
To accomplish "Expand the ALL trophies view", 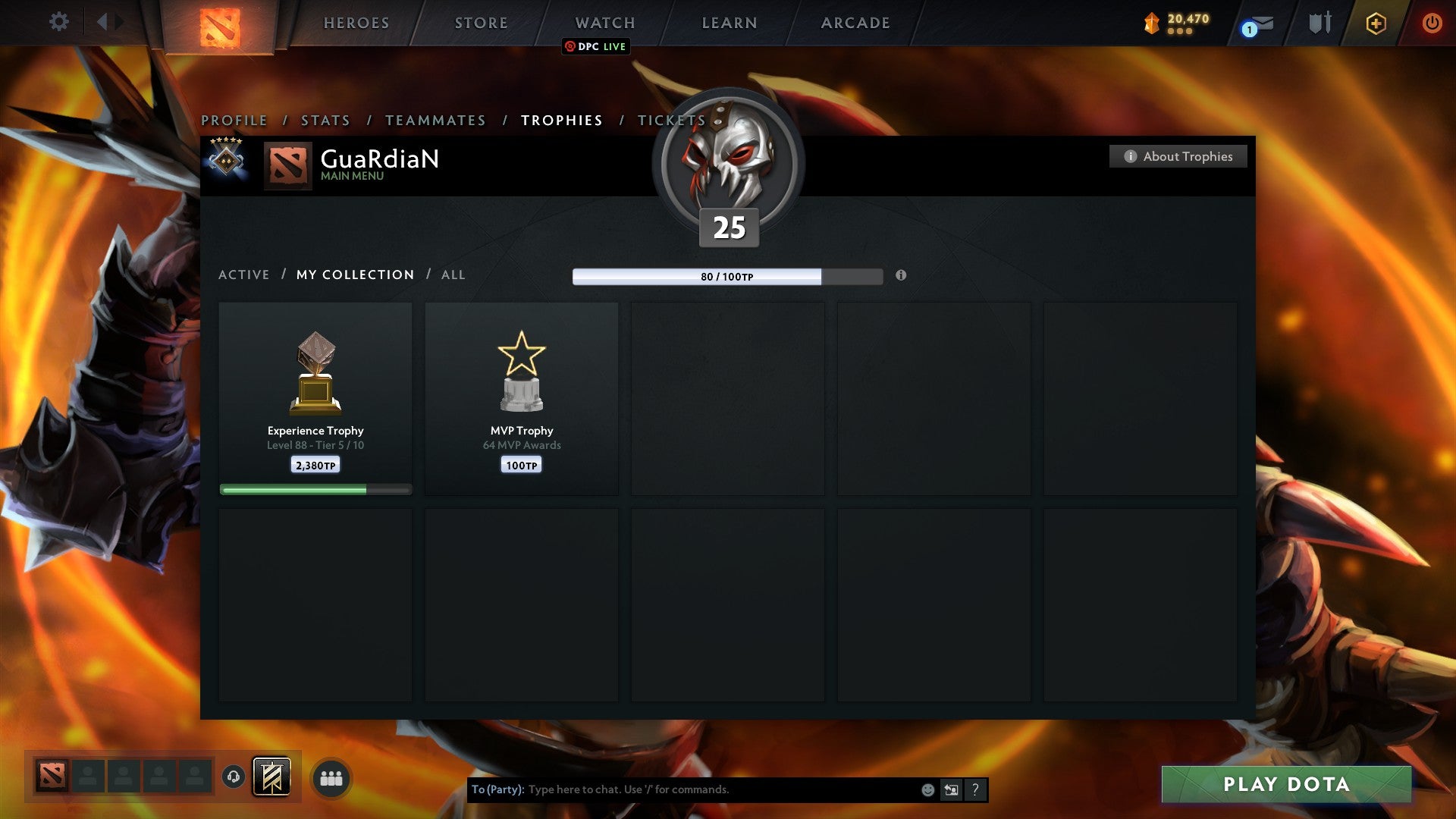I will [x=453, y=275].
